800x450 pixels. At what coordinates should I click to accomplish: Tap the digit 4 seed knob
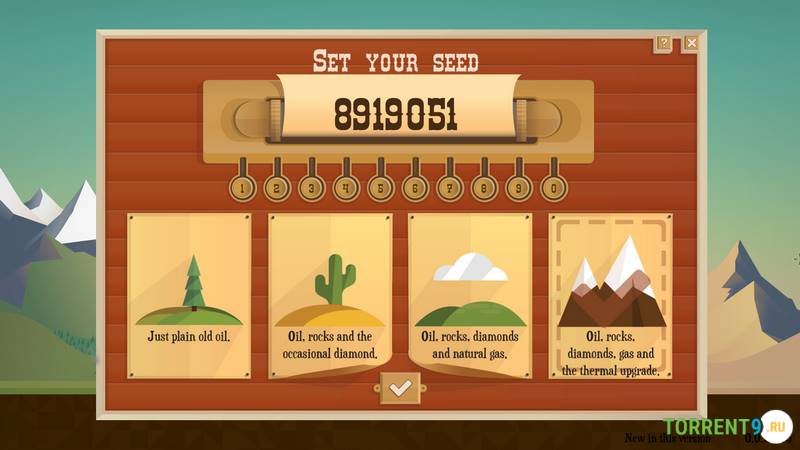point(346,186)
